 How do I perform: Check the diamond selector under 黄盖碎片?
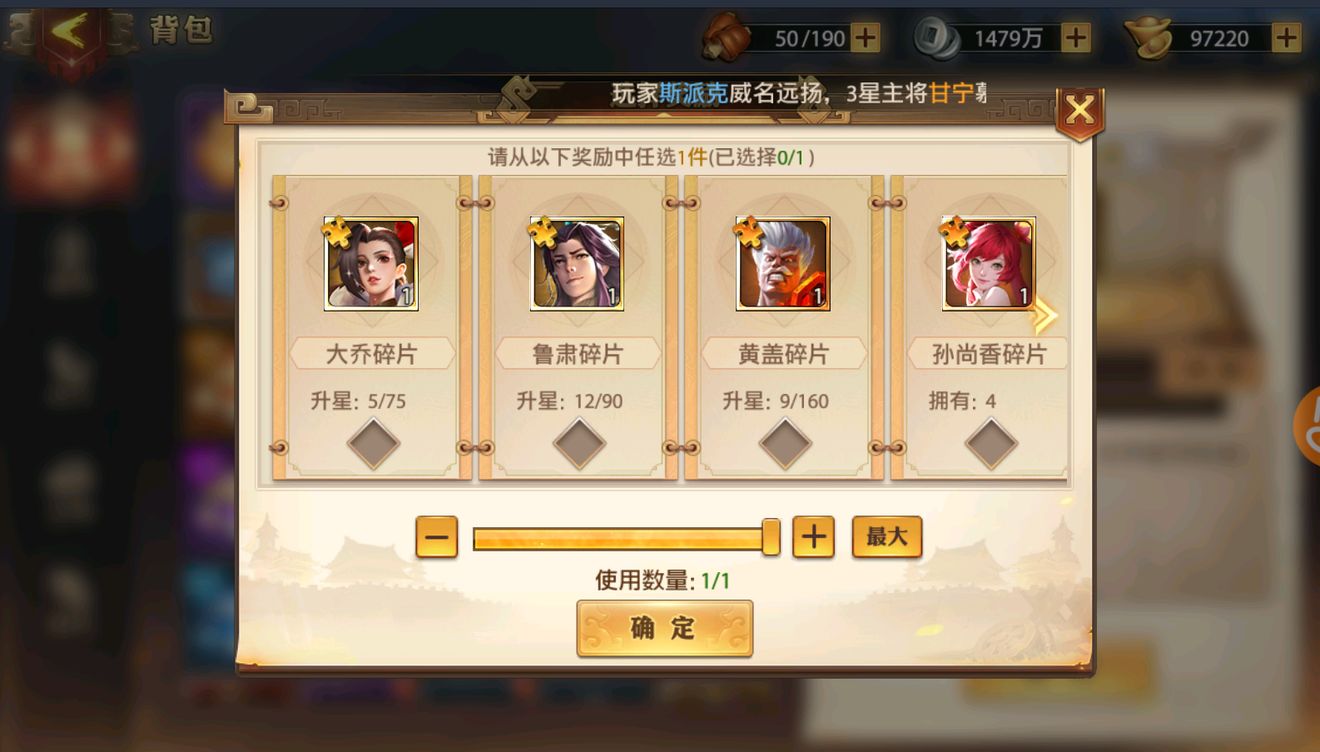(783, 440)
